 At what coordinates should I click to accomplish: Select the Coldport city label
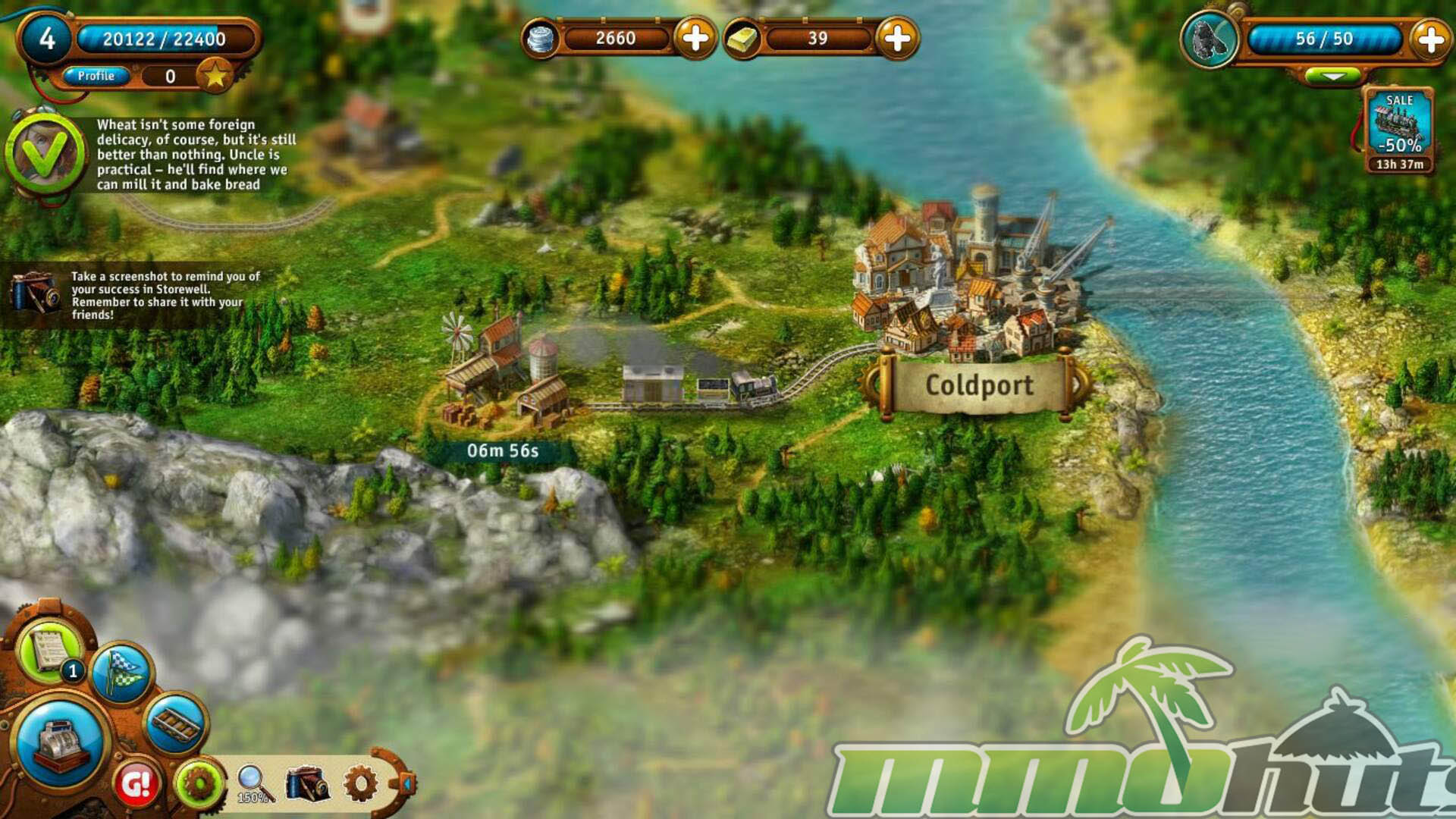(978, 385)
